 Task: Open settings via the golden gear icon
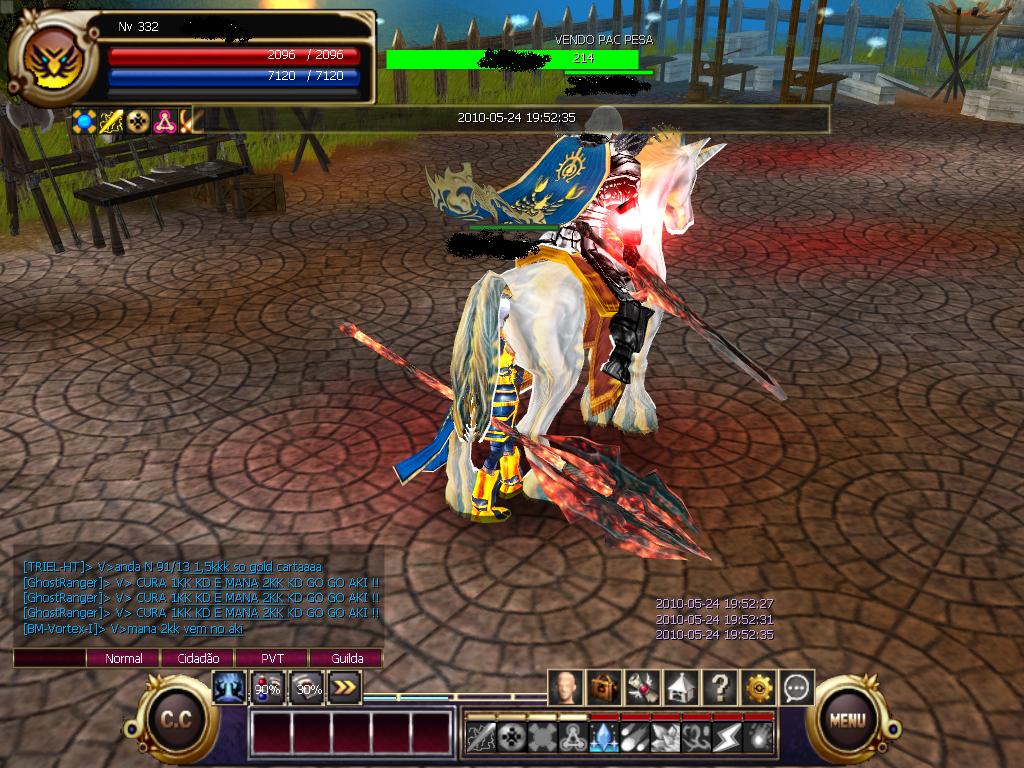click(x=759, y=688)
